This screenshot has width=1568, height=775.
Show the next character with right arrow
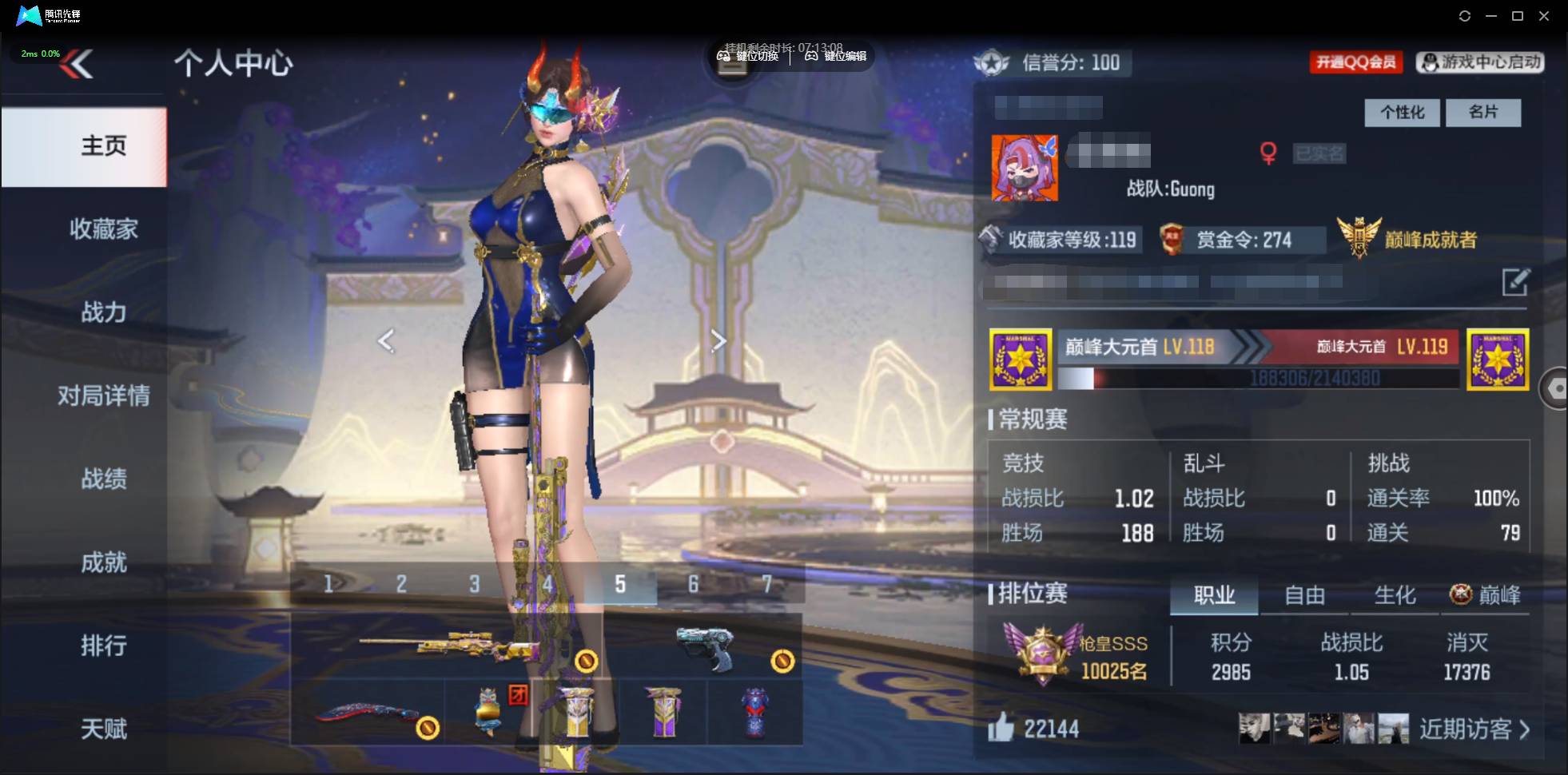(718, 341)
